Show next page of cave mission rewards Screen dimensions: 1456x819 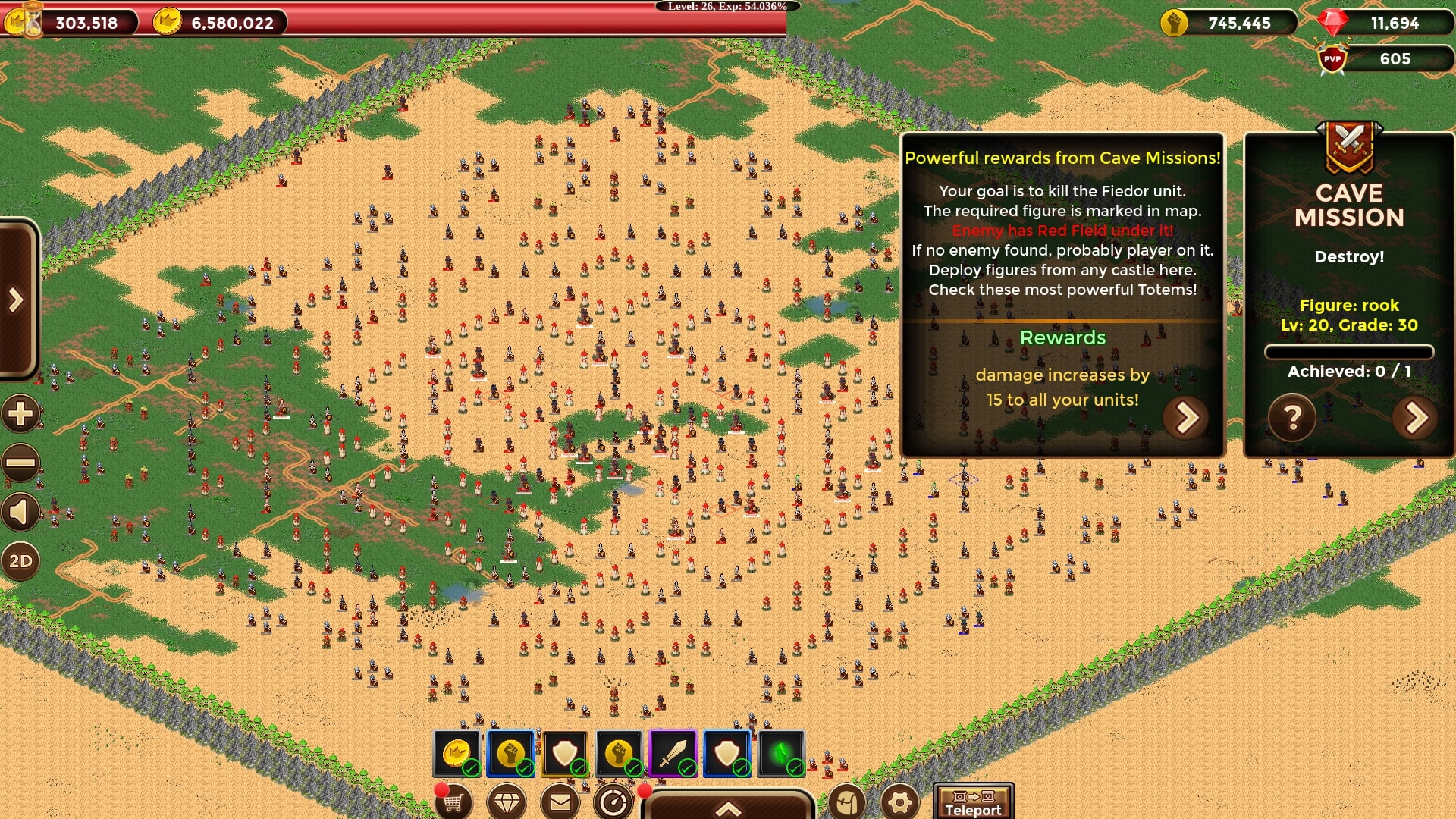1187,417
